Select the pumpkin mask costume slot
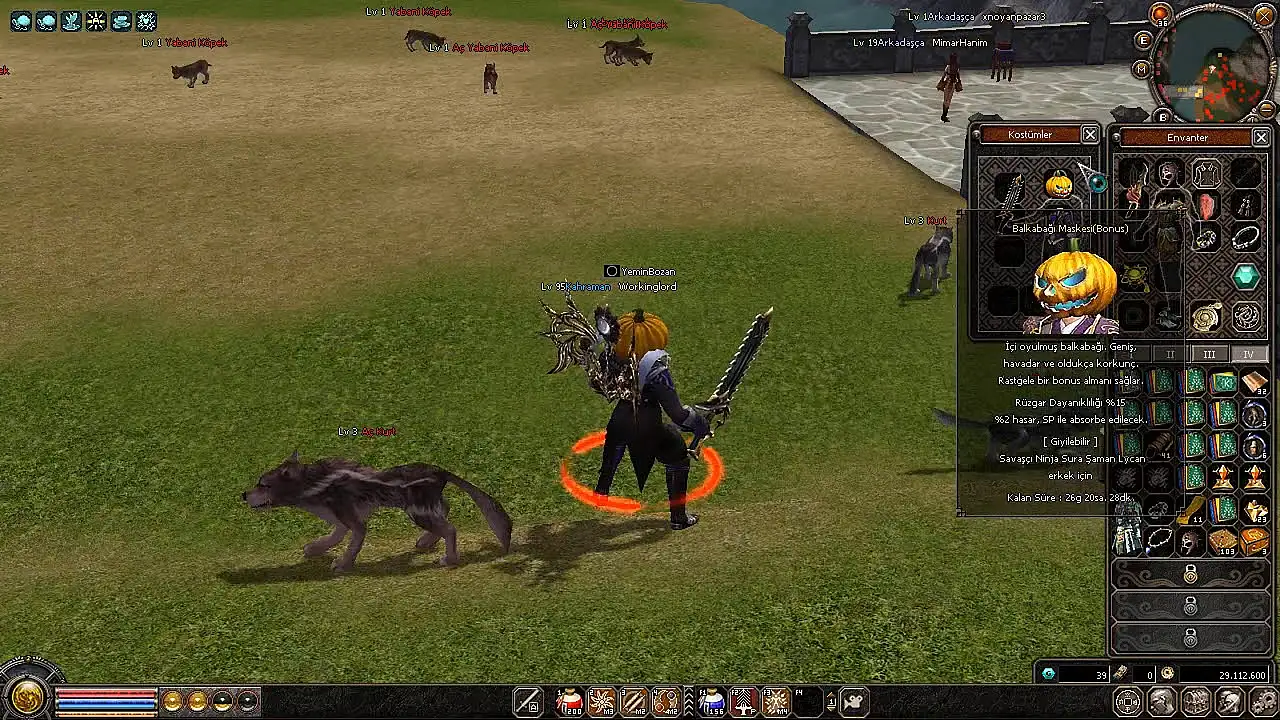 pos(1058,184)
